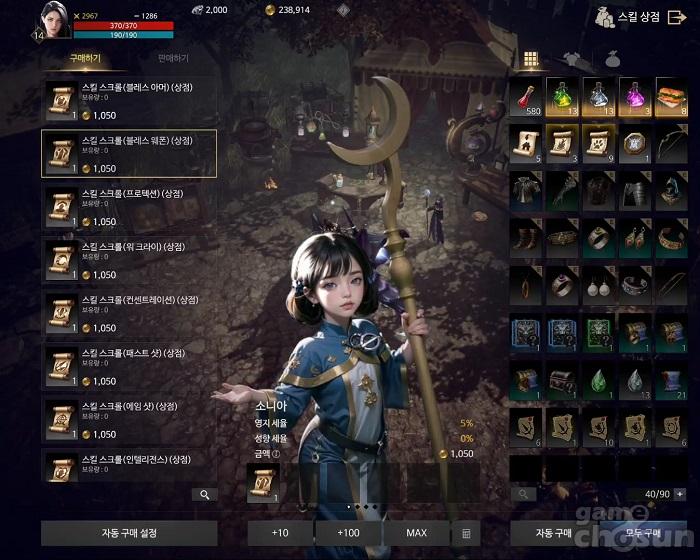Viewport: 700px width, 560px height.
Task: Open the shop list search magnifier
Action: tap(204, 494)
